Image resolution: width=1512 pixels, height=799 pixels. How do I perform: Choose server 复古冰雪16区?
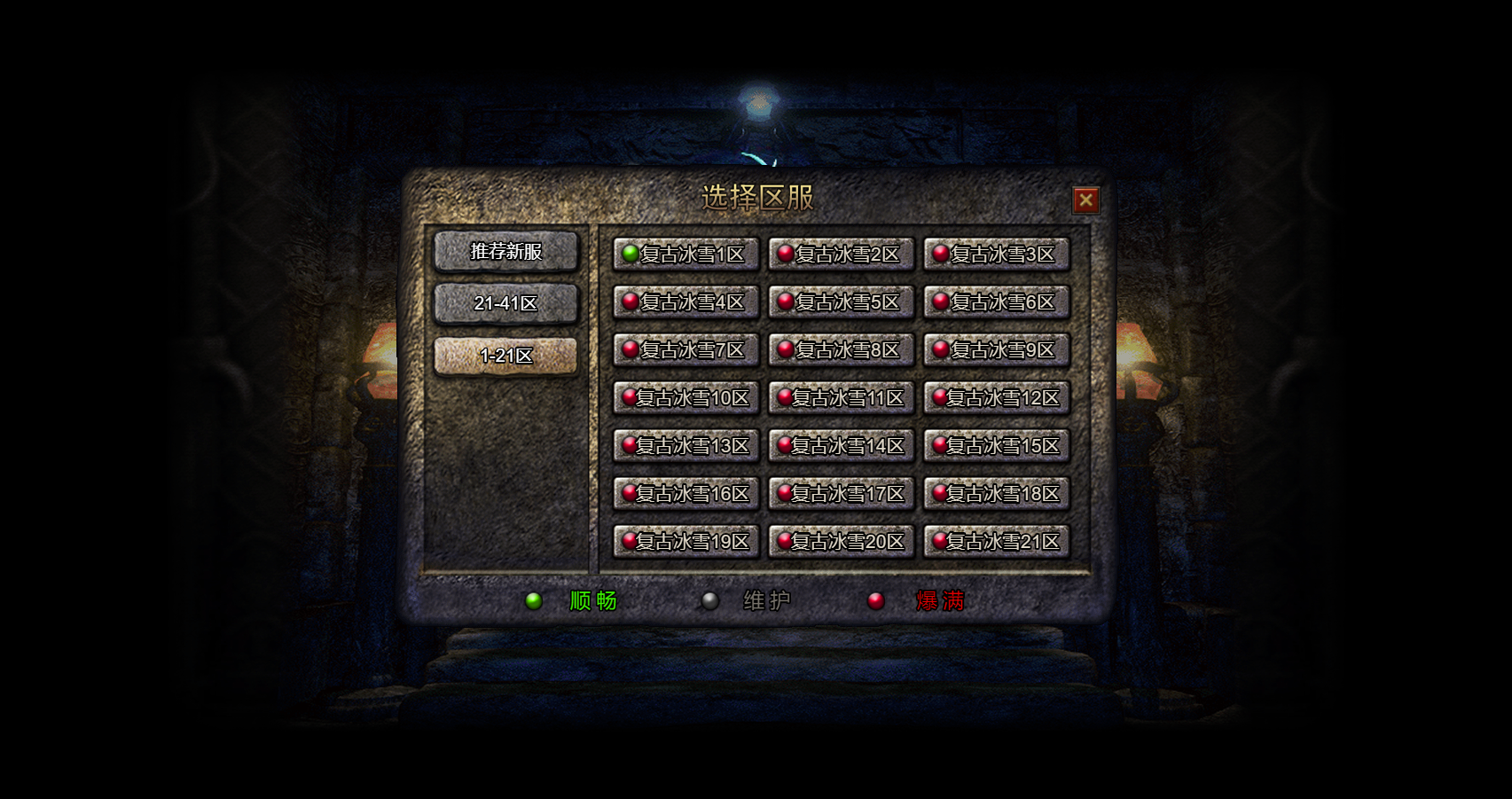click(x=685, y=494)
